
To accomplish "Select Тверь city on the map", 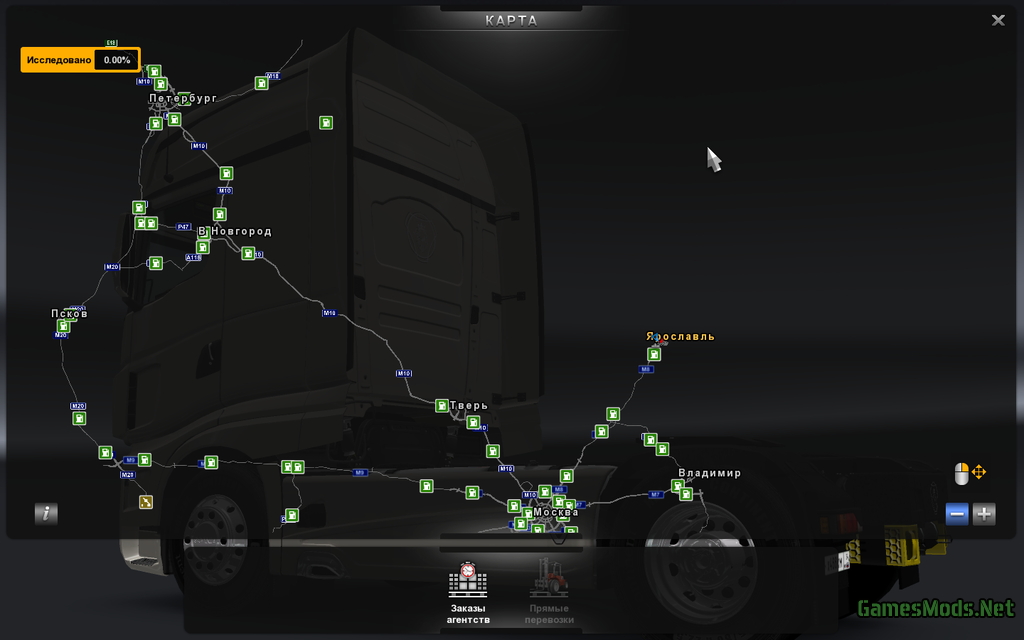I will tap(468, 406).
